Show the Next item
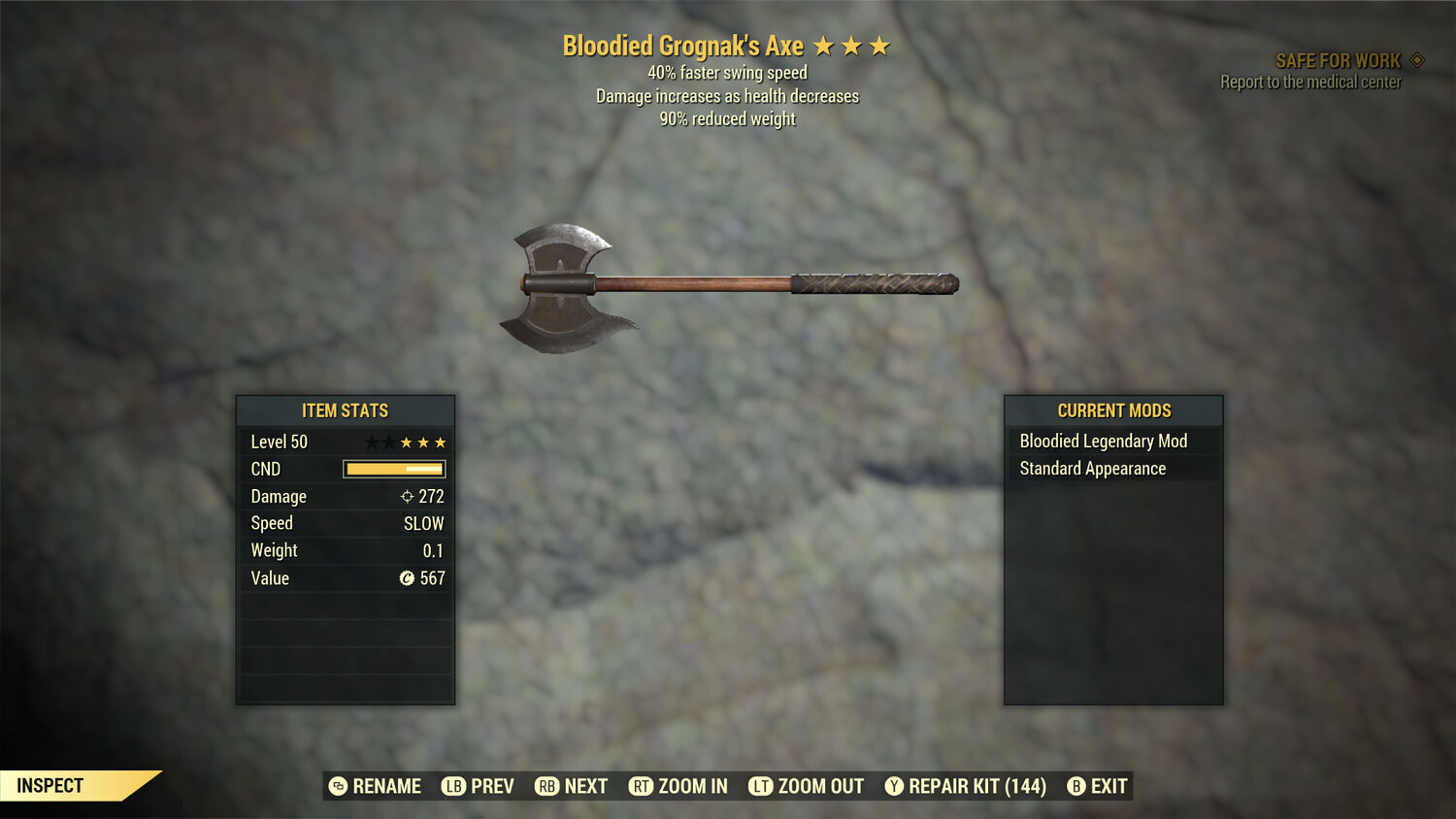Image resolution: width=1456 pixels, height=819 pixels. pyautogui.click(x=572, y=786)
